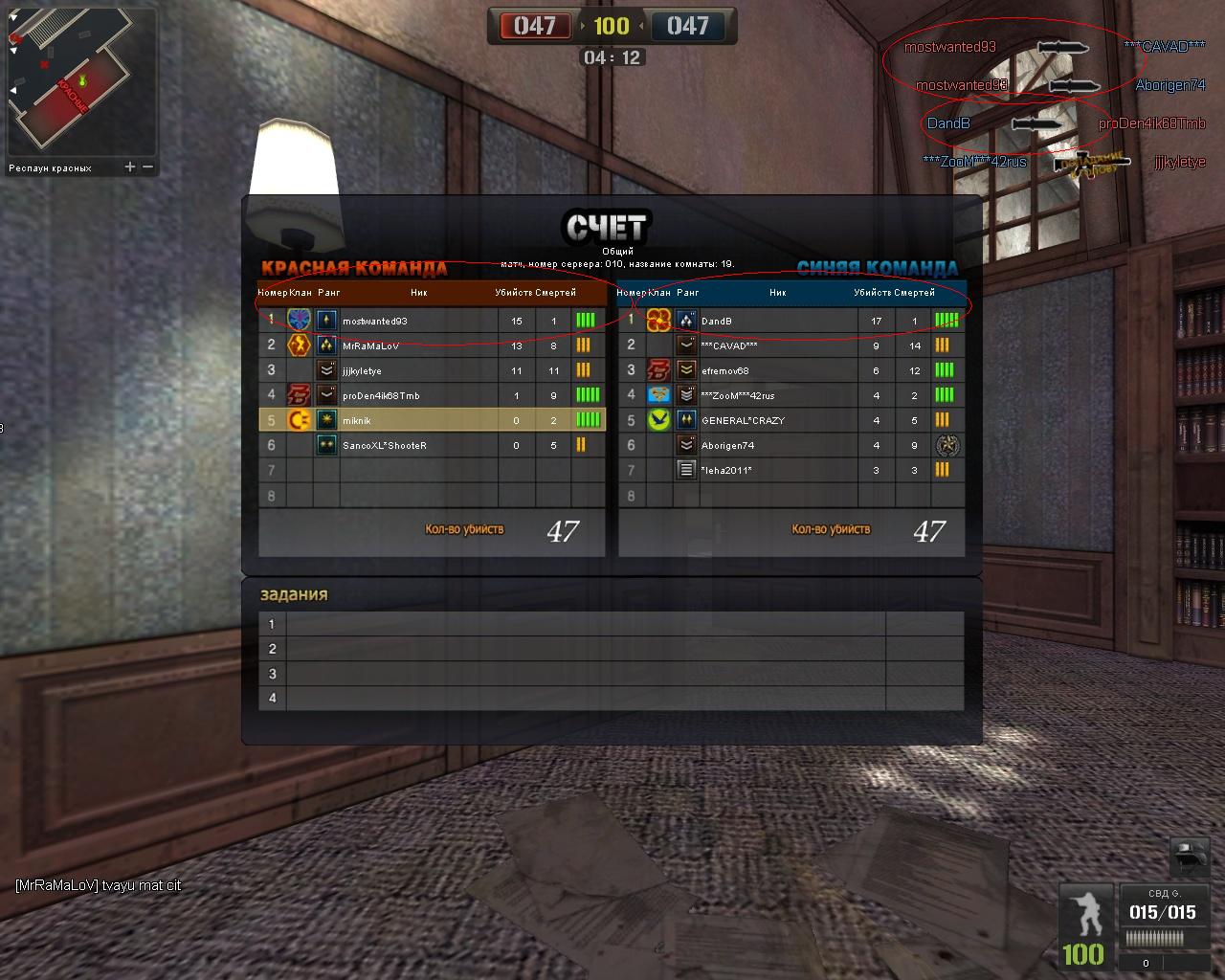Image resolution: width=1225 pixels, height=980 pixels.
Task: Click MrRaMaLoV's chat message
Action: click(x=98, y=885)
